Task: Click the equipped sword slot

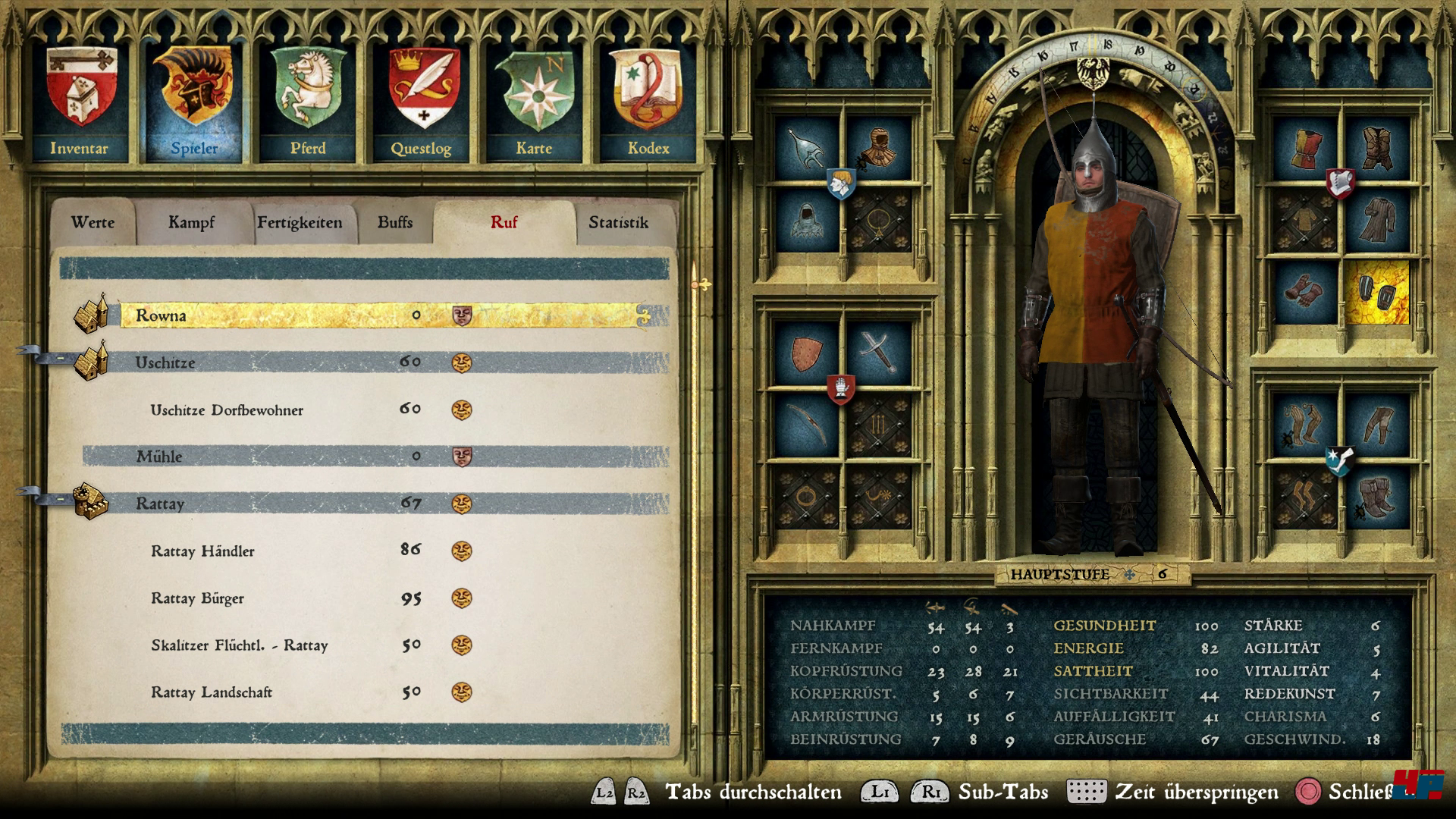Action: [878, 353]
